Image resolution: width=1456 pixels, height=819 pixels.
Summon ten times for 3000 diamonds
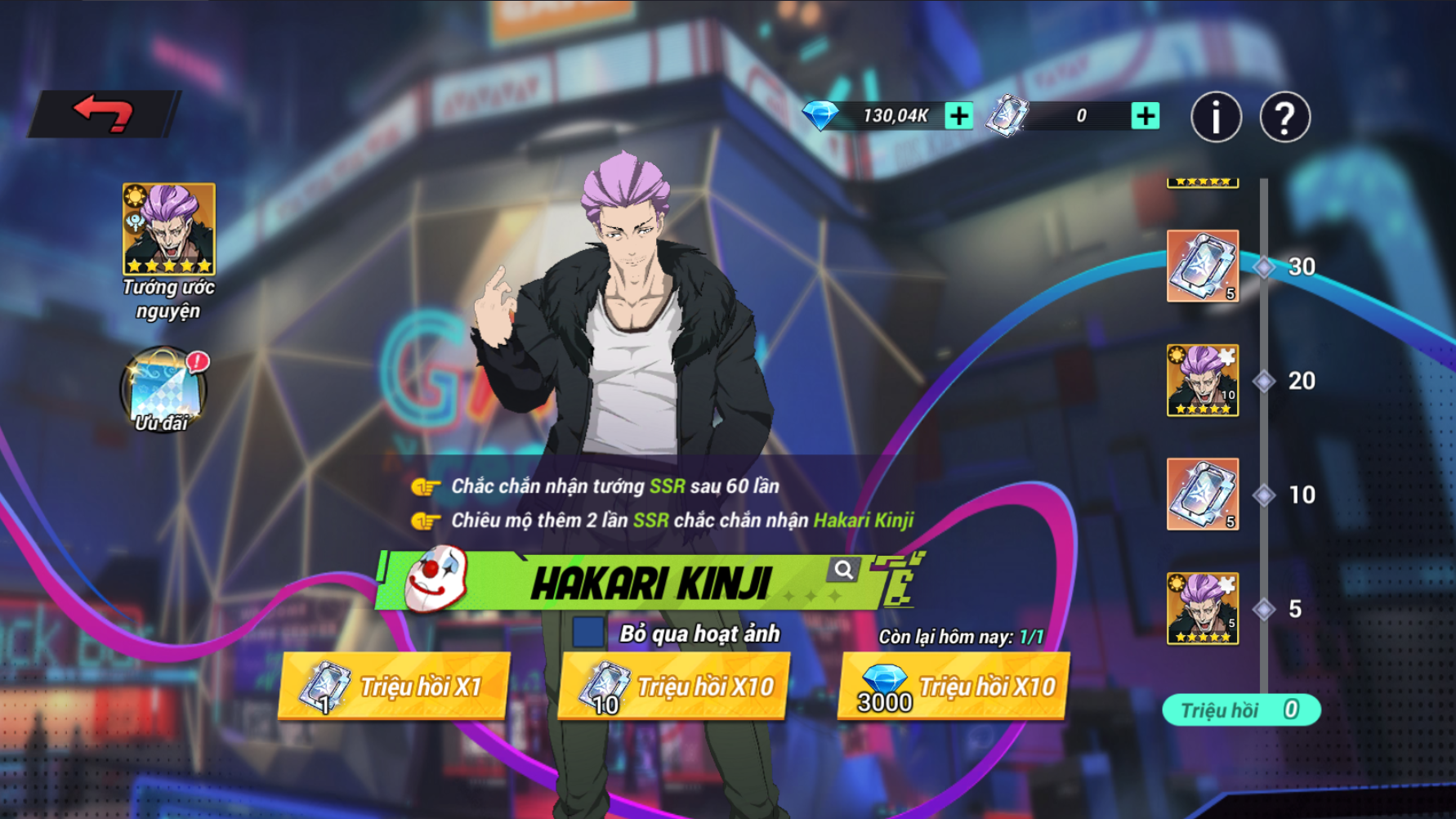[x=954, y=687]
